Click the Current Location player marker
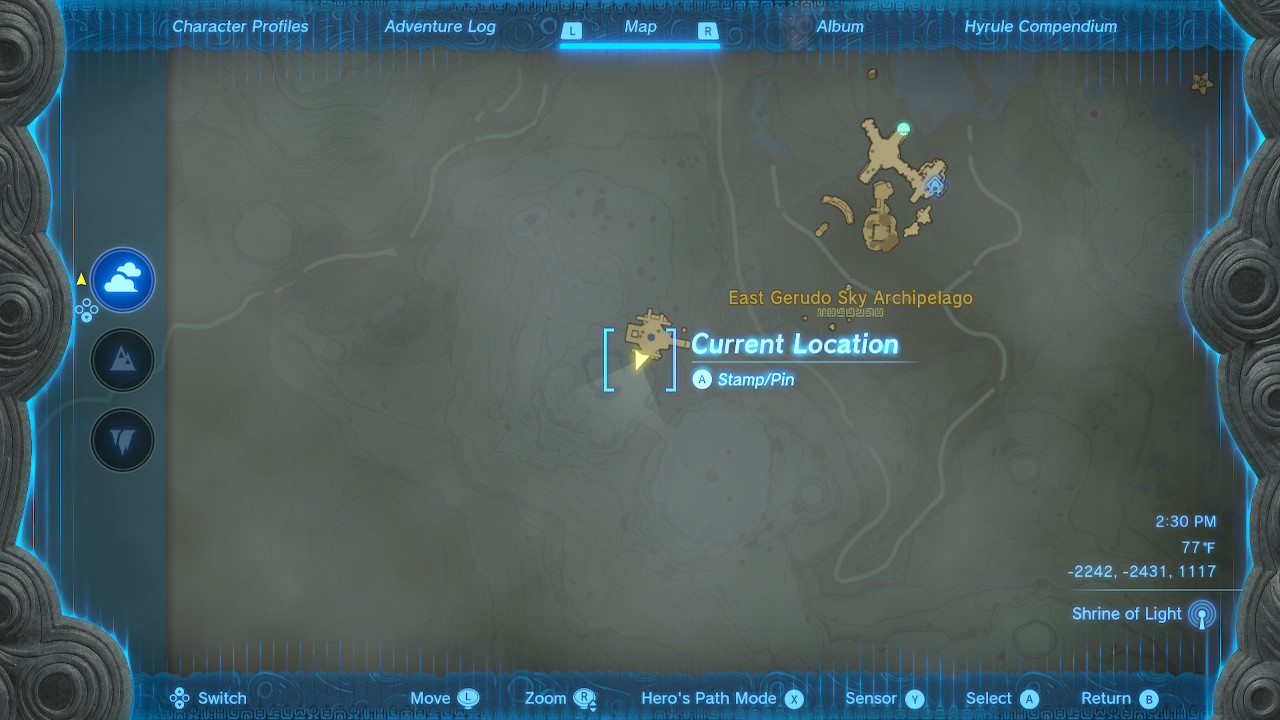This screenshot has height=720, width=1280. 641,362
